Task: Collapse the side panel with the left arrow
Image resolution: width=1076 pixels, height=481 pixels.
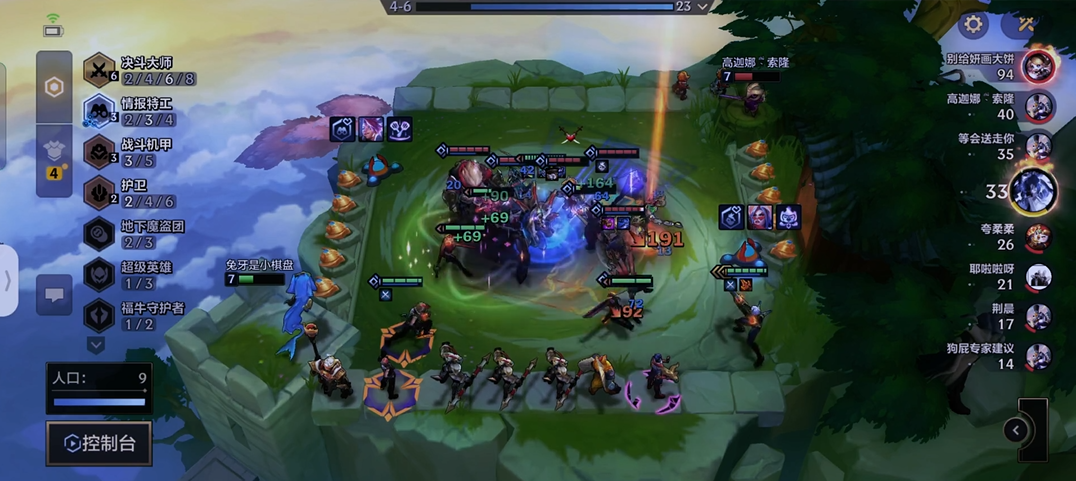Action: [x=1016, y=430]
